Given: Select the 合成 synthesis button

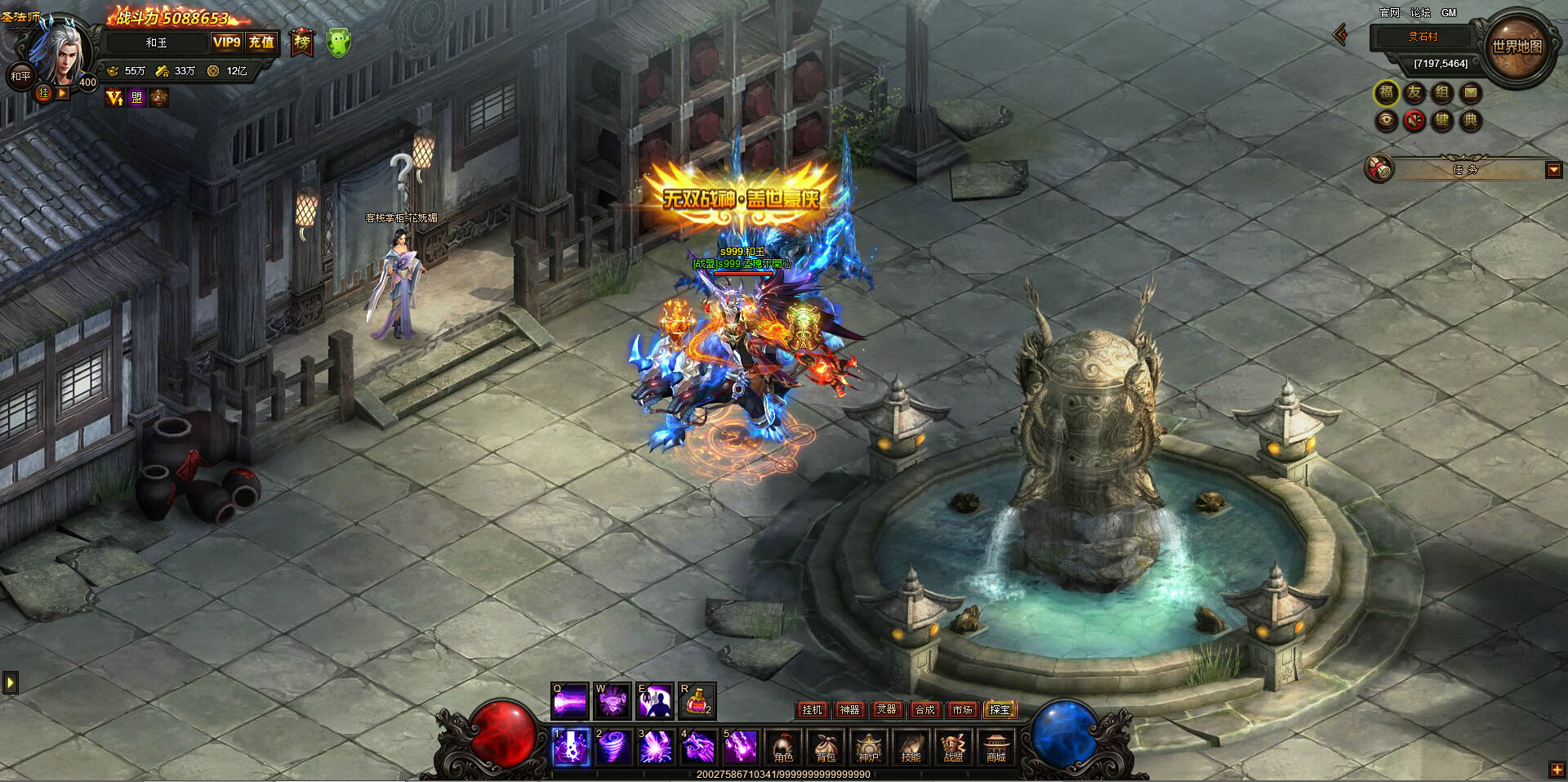Looking at the screenshot, I should point(924,709).
